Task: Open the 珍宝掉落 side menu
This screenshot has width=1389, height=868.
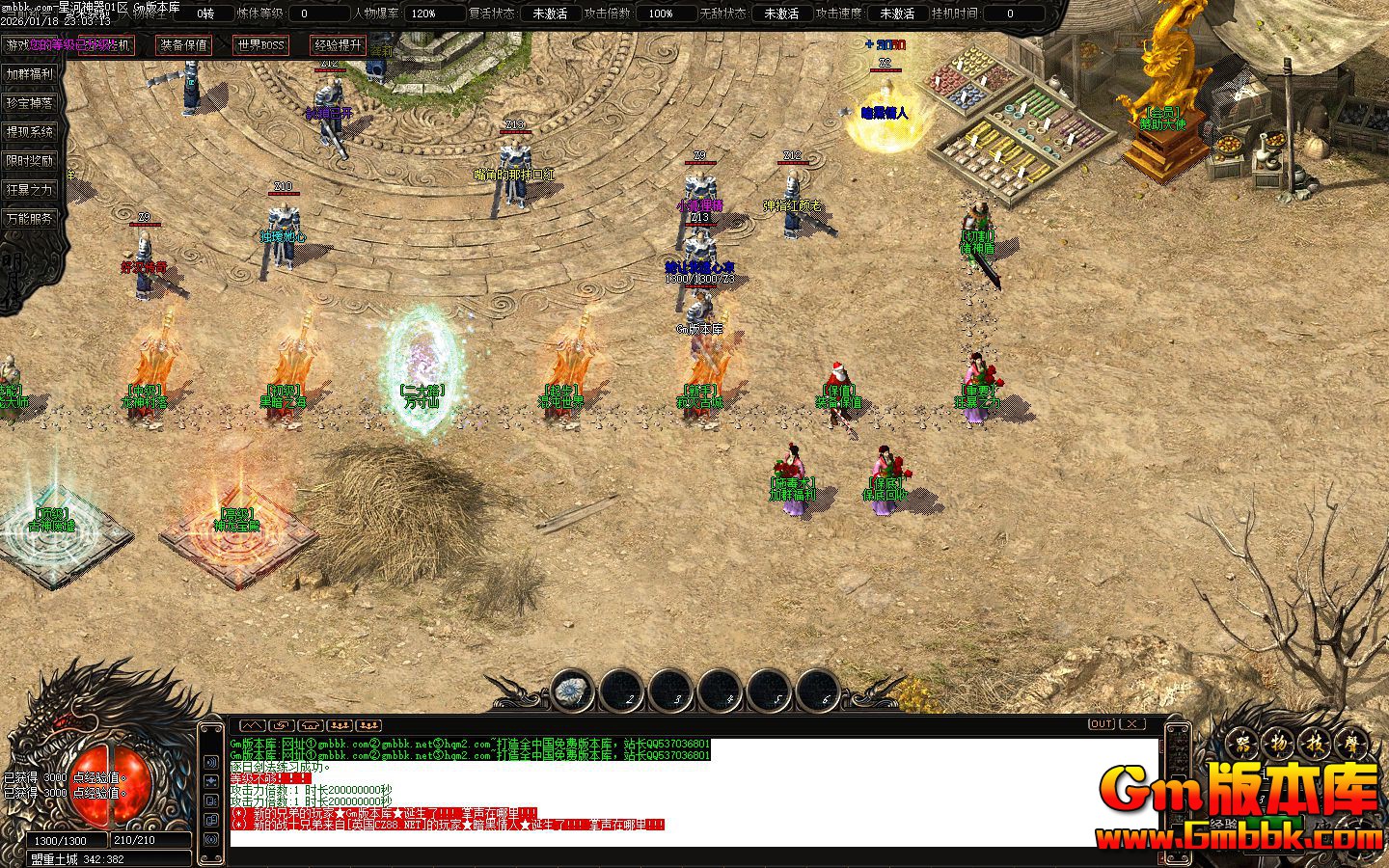Action: 30,103
